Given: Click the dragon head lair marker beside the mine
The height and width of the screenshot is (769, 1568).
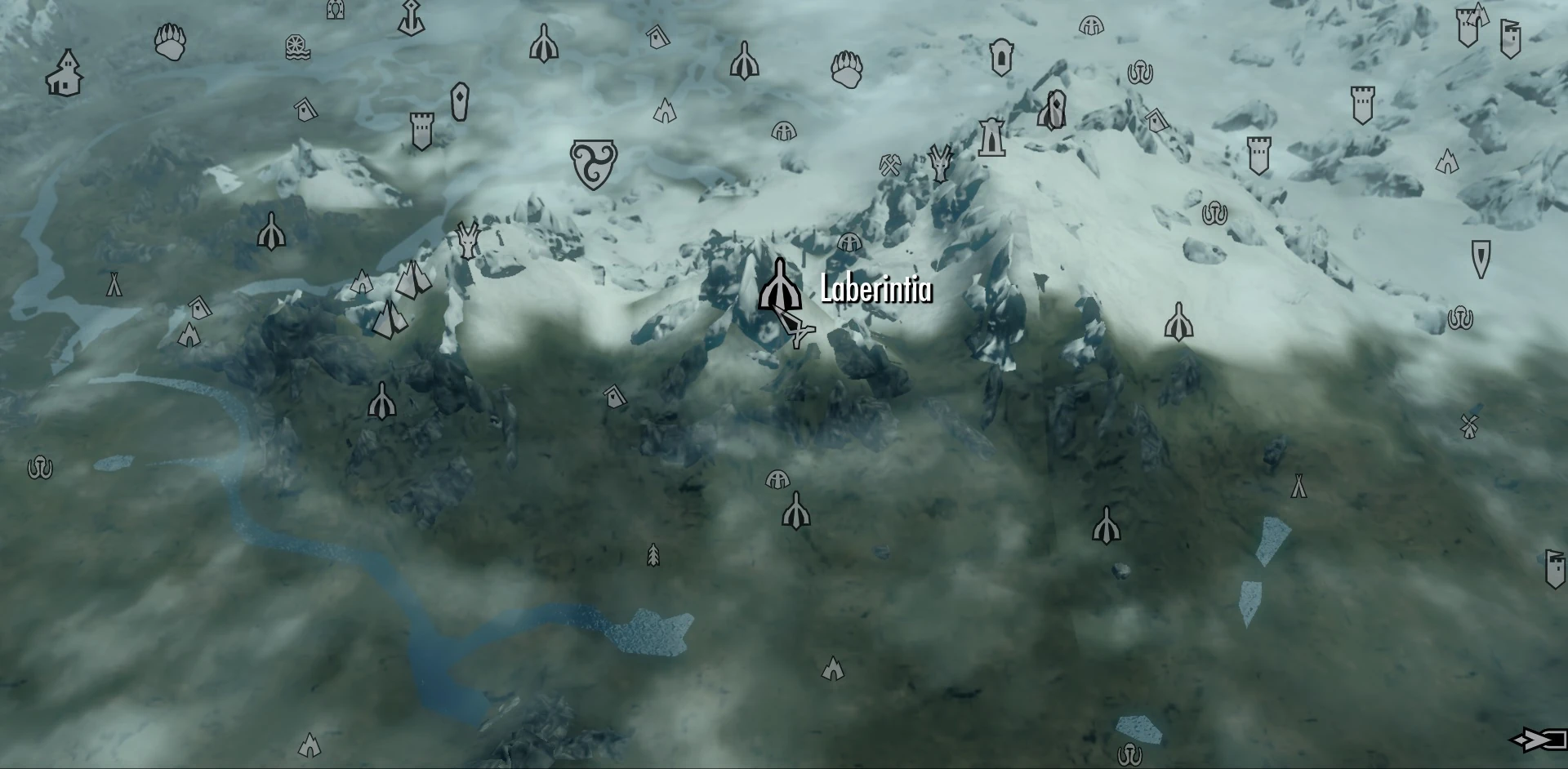Looking at the screenshot, I should click(x=939, y=163).
